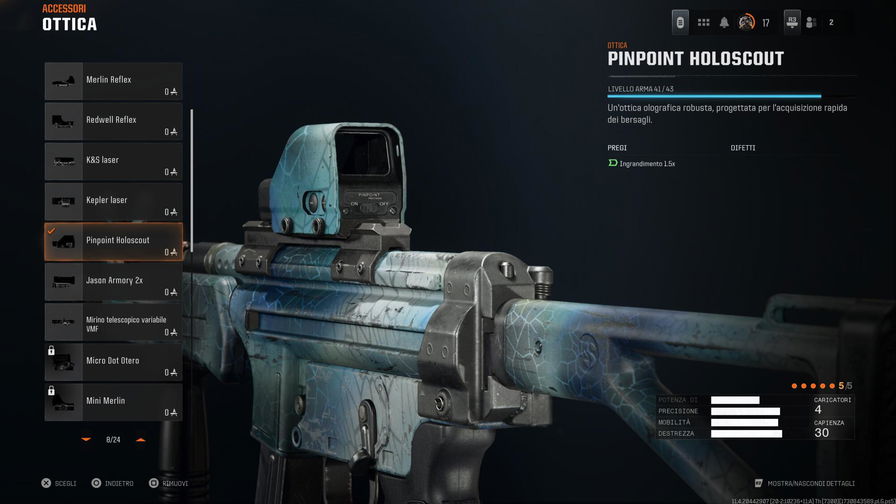Click the equipped Pinpoint Holoscout row

point(113,241)
